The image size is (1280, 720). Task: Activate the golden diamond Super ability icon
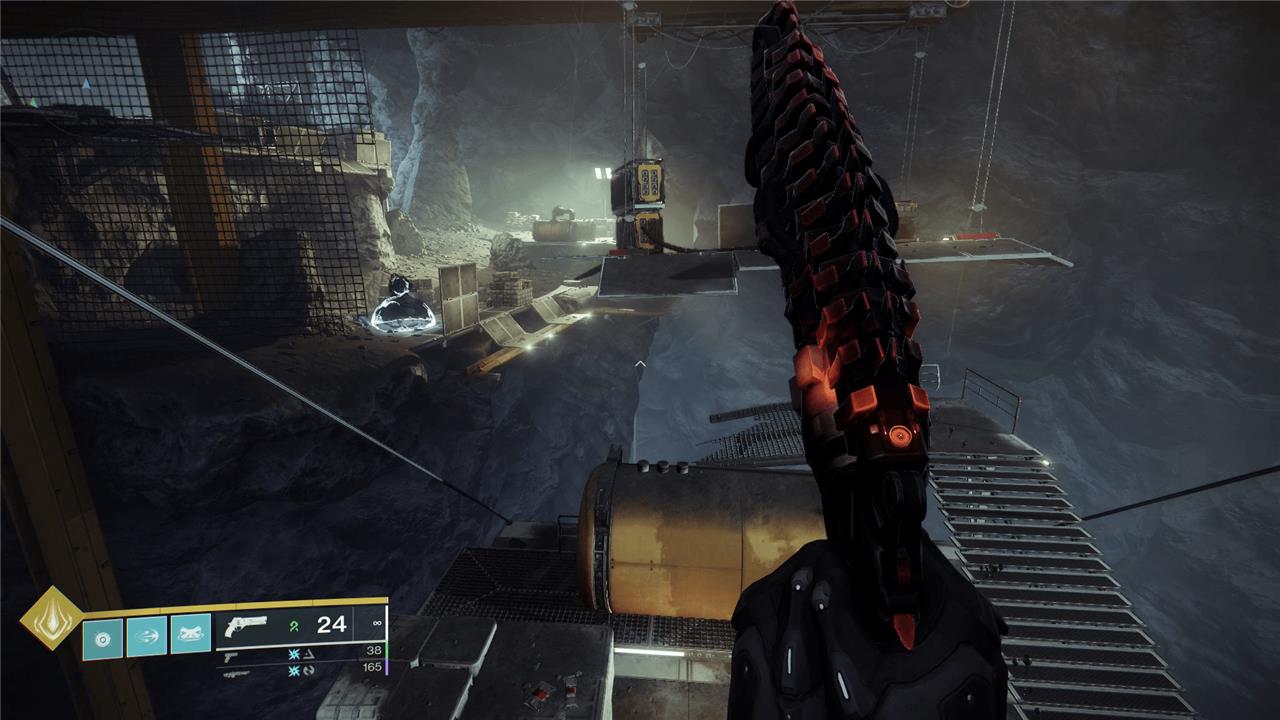click(x=52, y=619)
